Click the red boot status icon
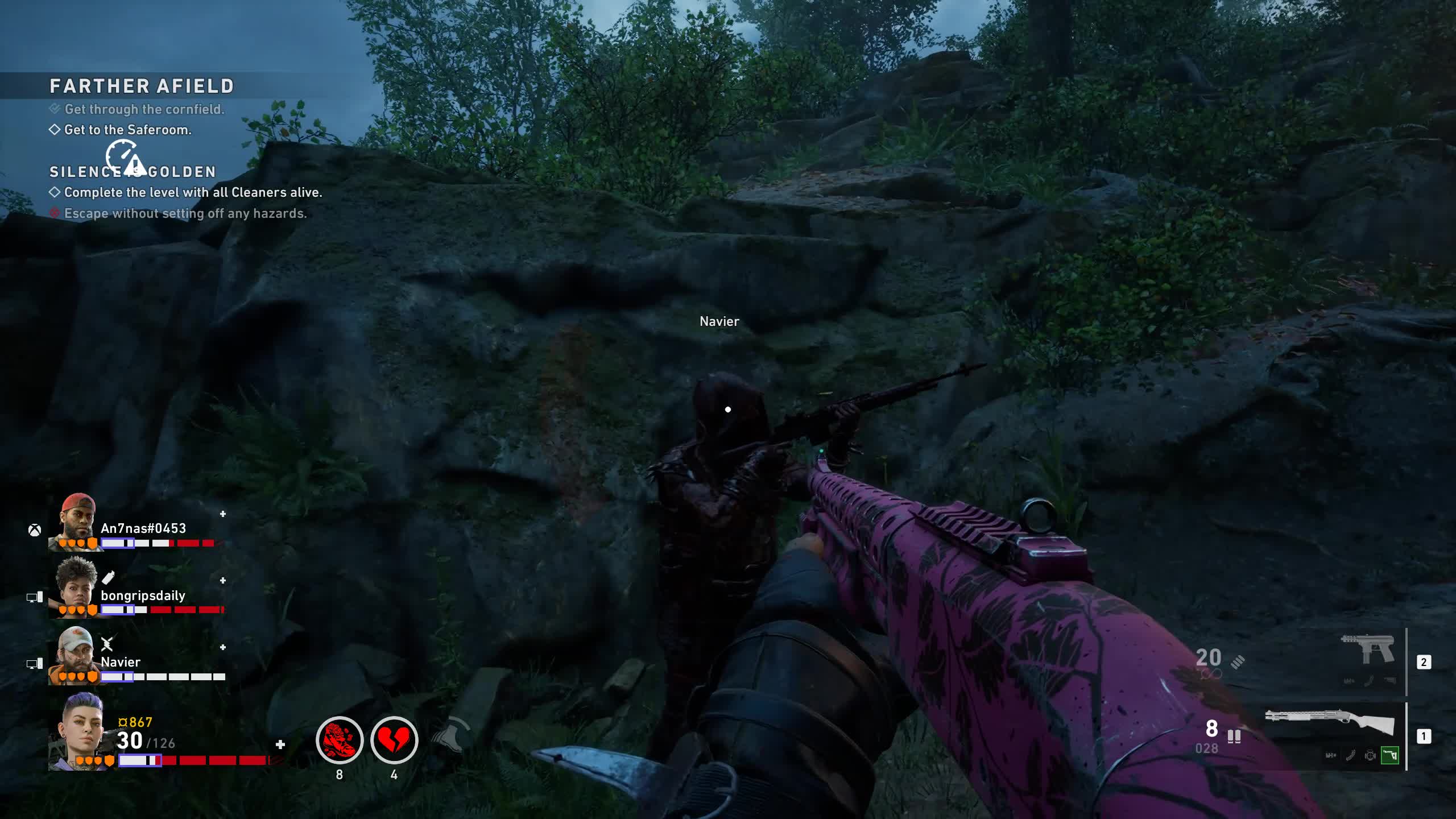The width and height of the screenshot is (1456, 819). [340, 740]
